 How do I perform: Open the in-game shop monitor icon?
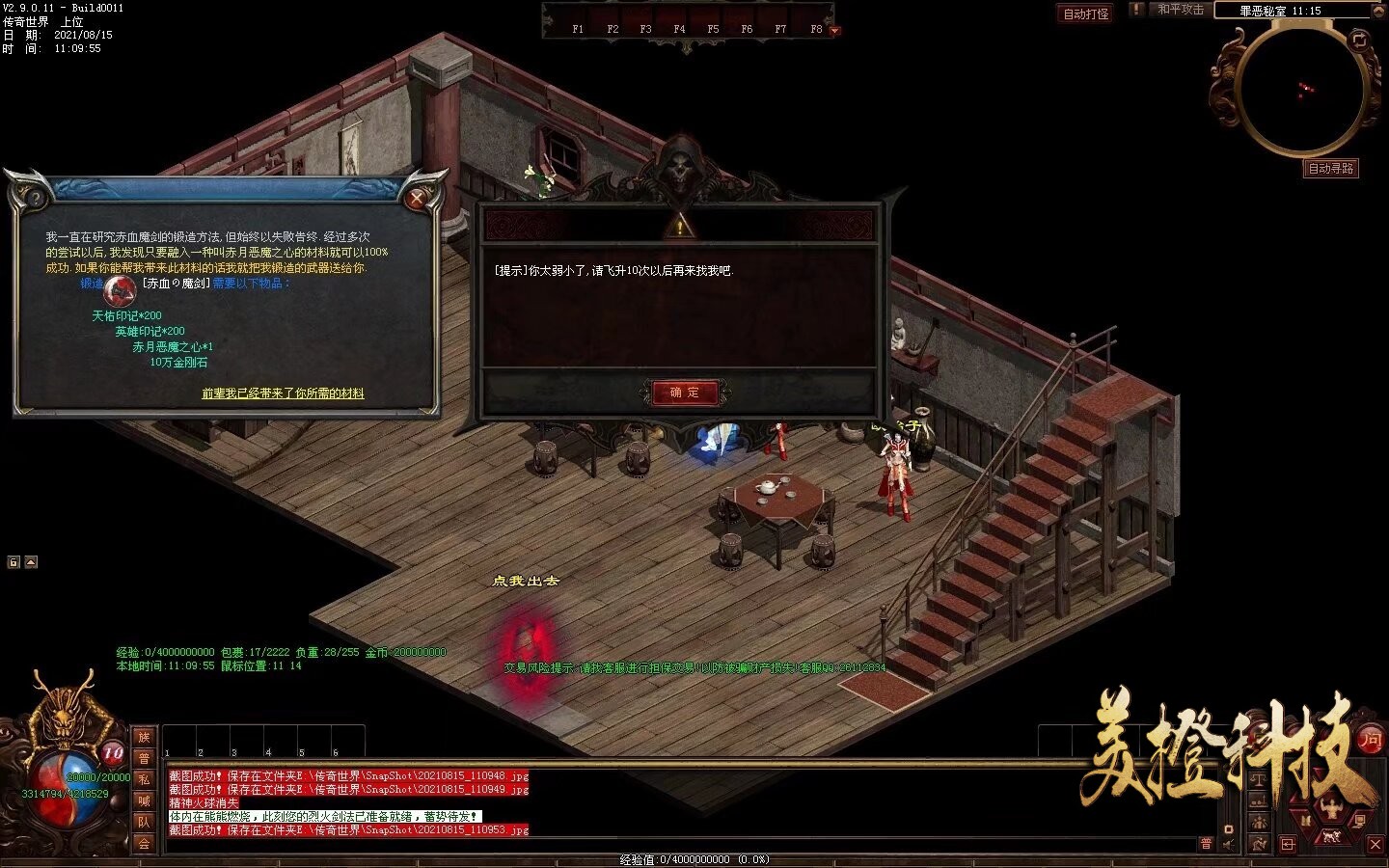[1360, 821]
